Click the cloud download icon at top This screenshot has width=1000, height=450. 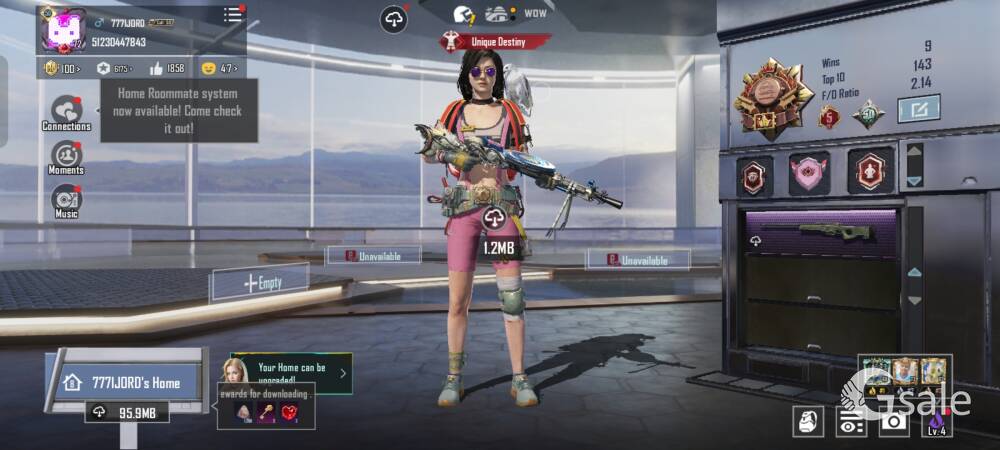tap(394, 19)
